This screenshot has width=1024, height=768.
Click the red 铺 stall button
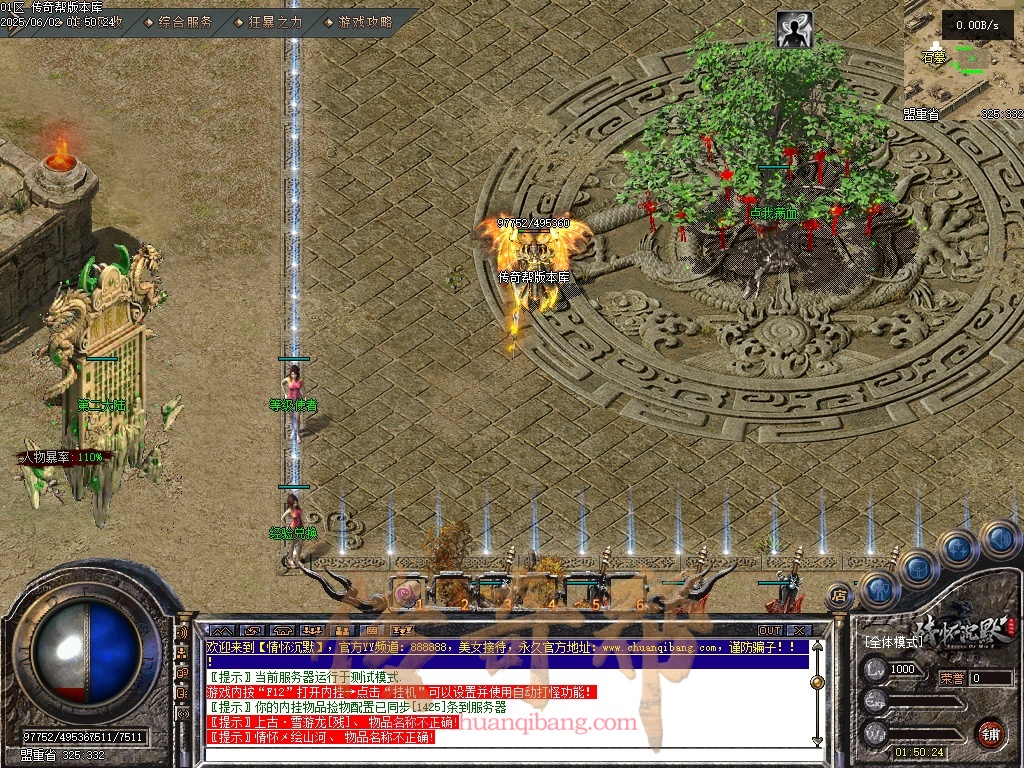[x=991, y=732]
